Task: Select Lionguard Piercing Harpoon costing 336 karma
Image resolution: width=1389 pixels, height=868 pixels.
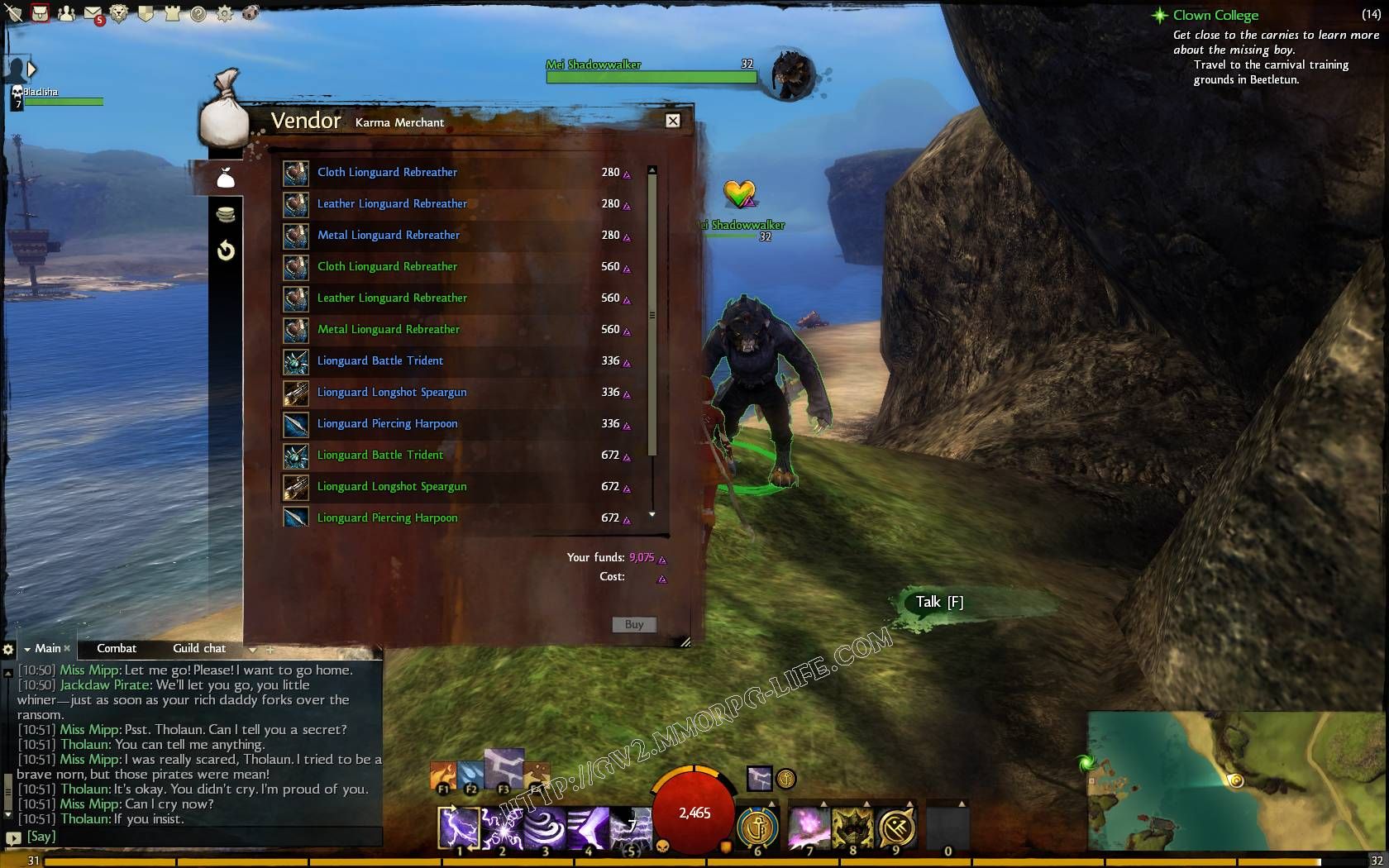Action: tap(387, 423)
